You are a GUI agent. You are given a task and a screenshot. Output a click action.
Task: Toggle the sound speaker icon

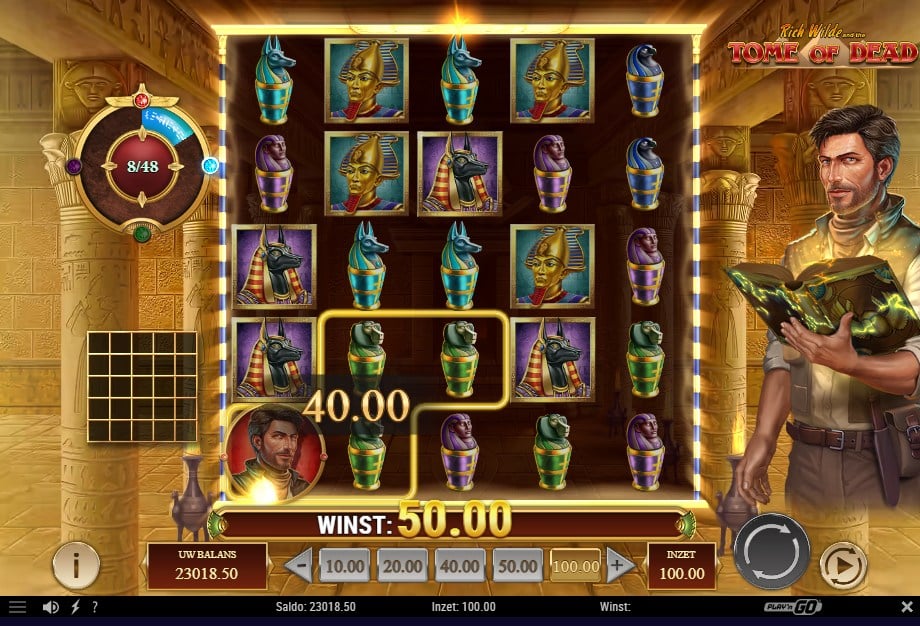[51, 607]
